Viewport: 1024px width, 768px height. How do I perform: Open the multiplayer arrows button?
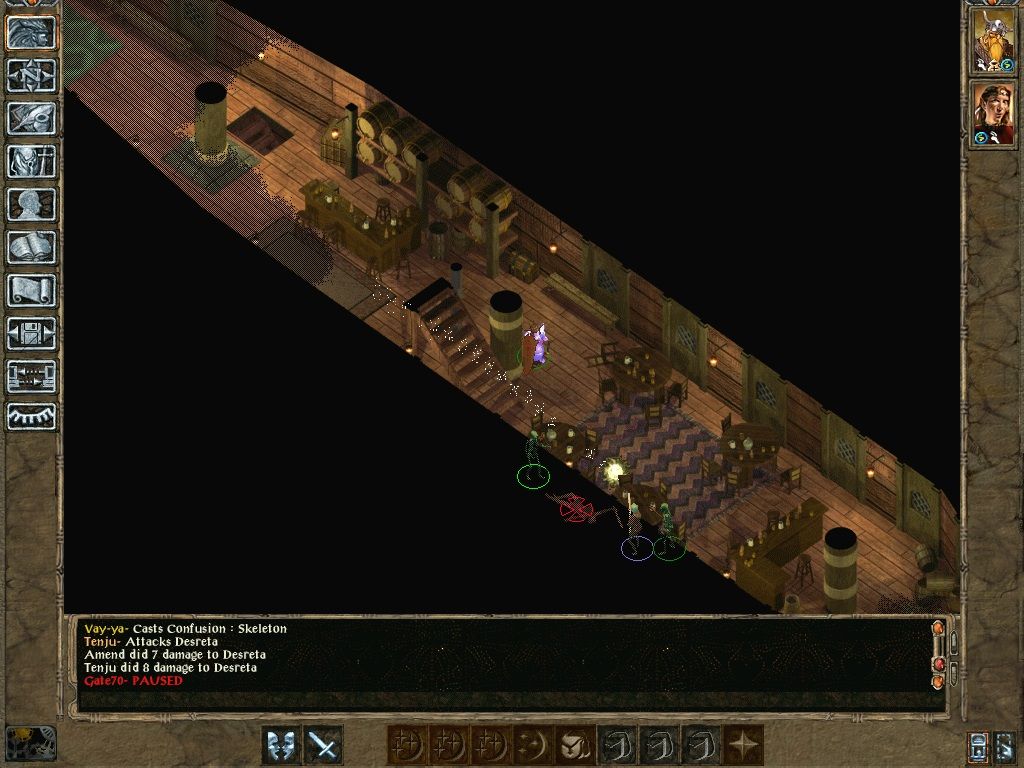pyautogui.click(x=31, y=376)
